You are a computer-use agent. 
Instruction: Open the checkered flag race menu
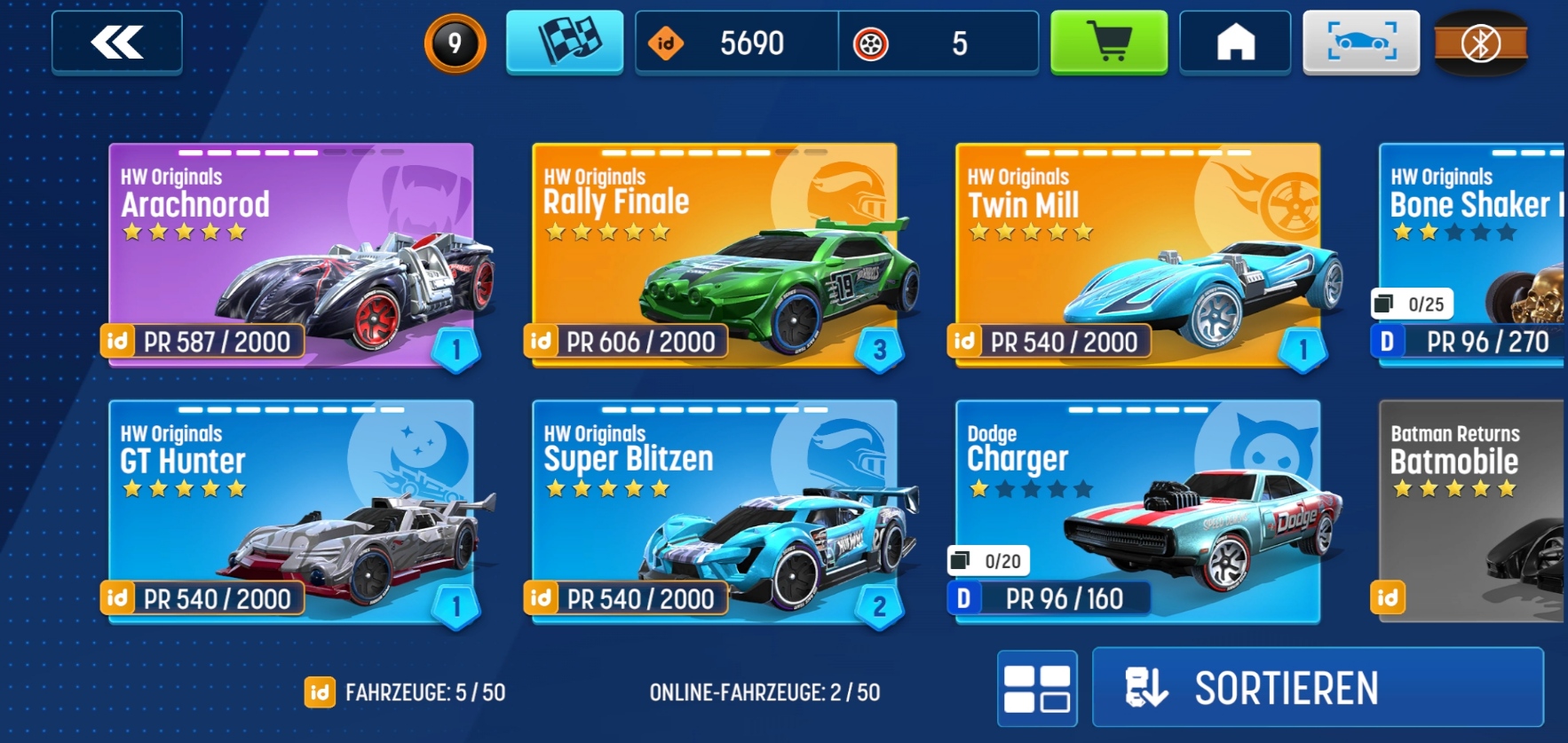click(x=565, y=42)
